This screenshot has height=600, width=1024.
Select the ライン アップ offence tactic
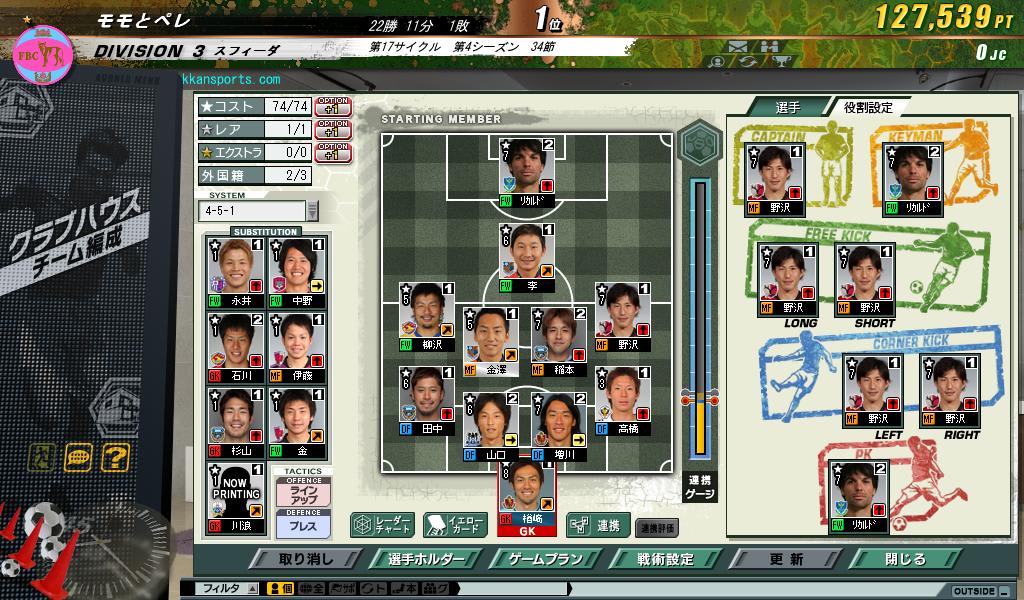point(302,494)
